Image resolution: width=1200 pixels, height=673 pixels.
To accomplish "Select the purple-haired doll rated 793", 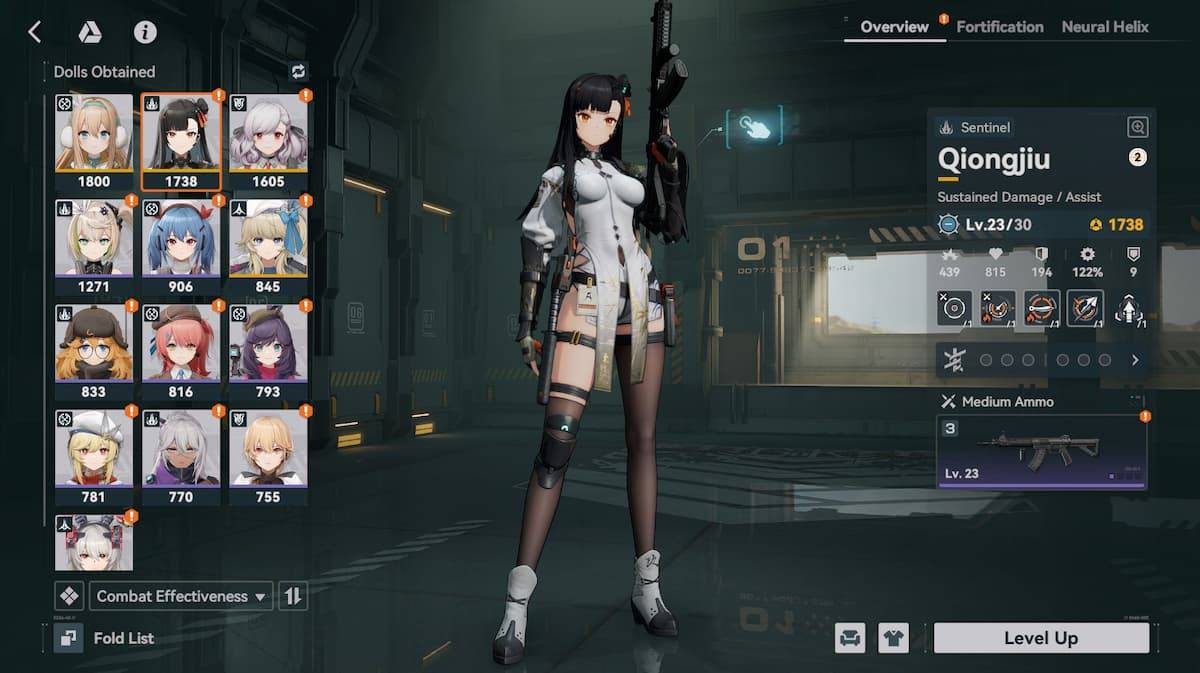I will point(268,351).
